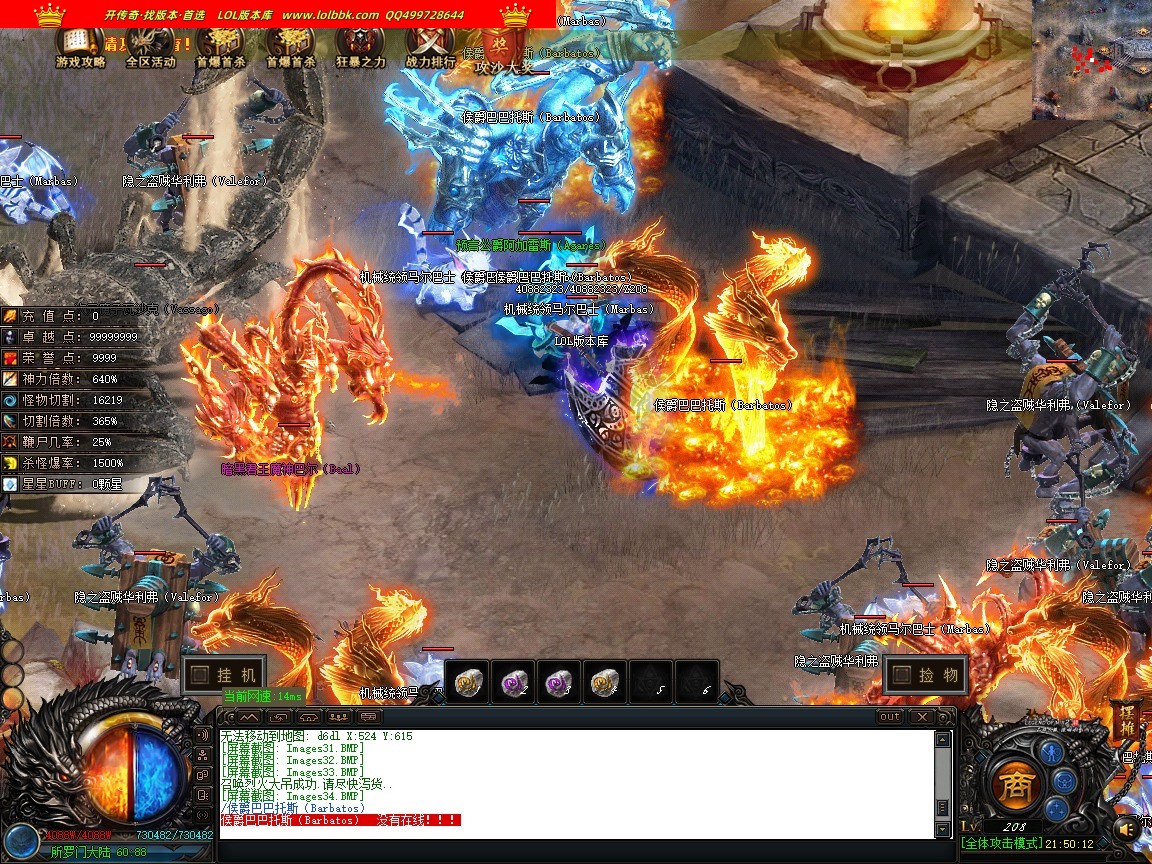1152x864 pixels.
Task: Open the blue skills star button
Action: [1057, 808]
